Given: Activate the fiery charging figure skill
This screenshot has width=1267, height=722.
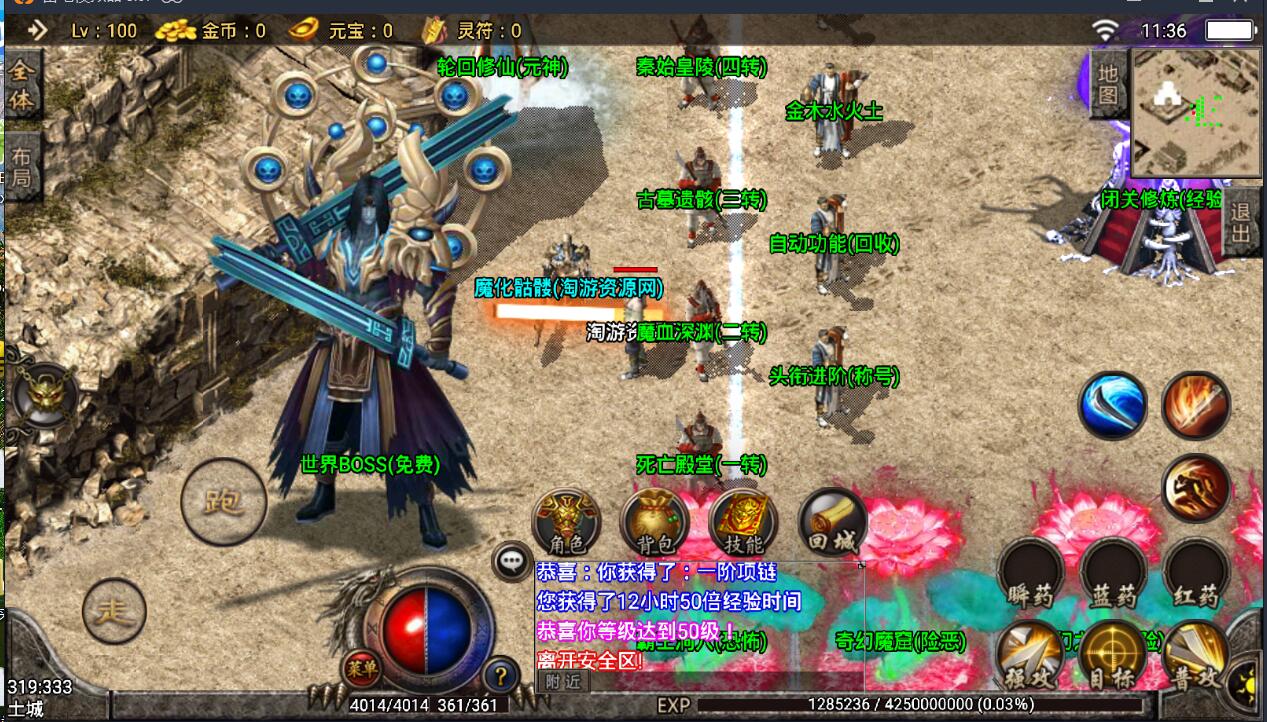Looking at the screenshot, I should click(x=1196, y=488).
